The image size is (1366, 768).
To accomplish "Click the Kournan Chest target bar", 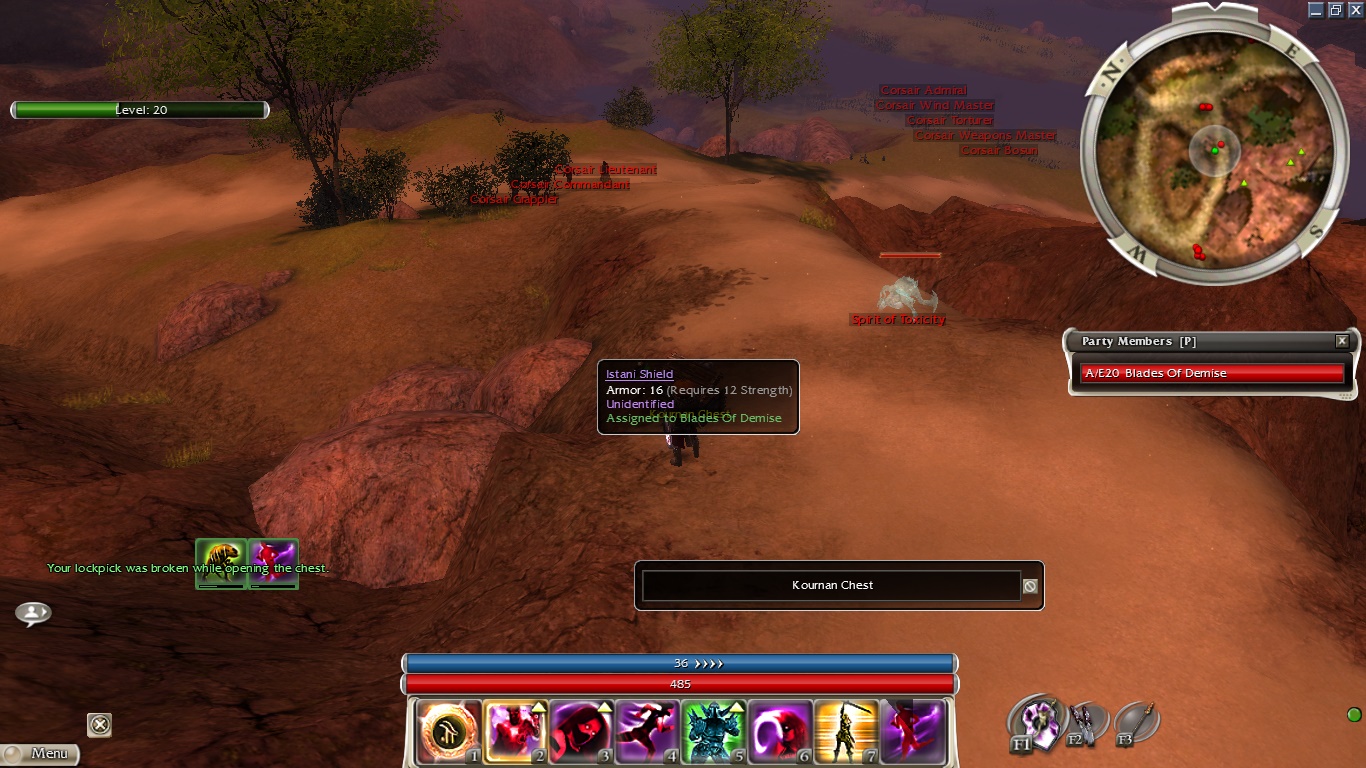I will click(831, 586).
